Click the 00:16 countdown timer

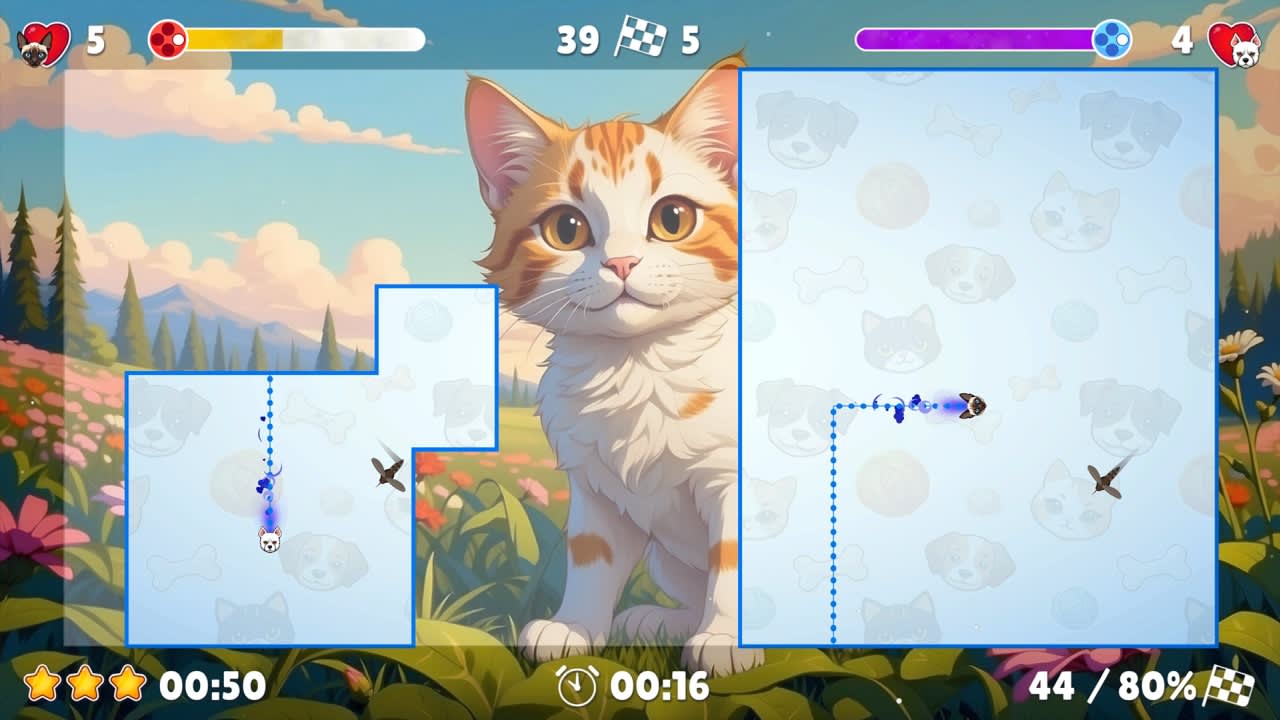(660, 687)
